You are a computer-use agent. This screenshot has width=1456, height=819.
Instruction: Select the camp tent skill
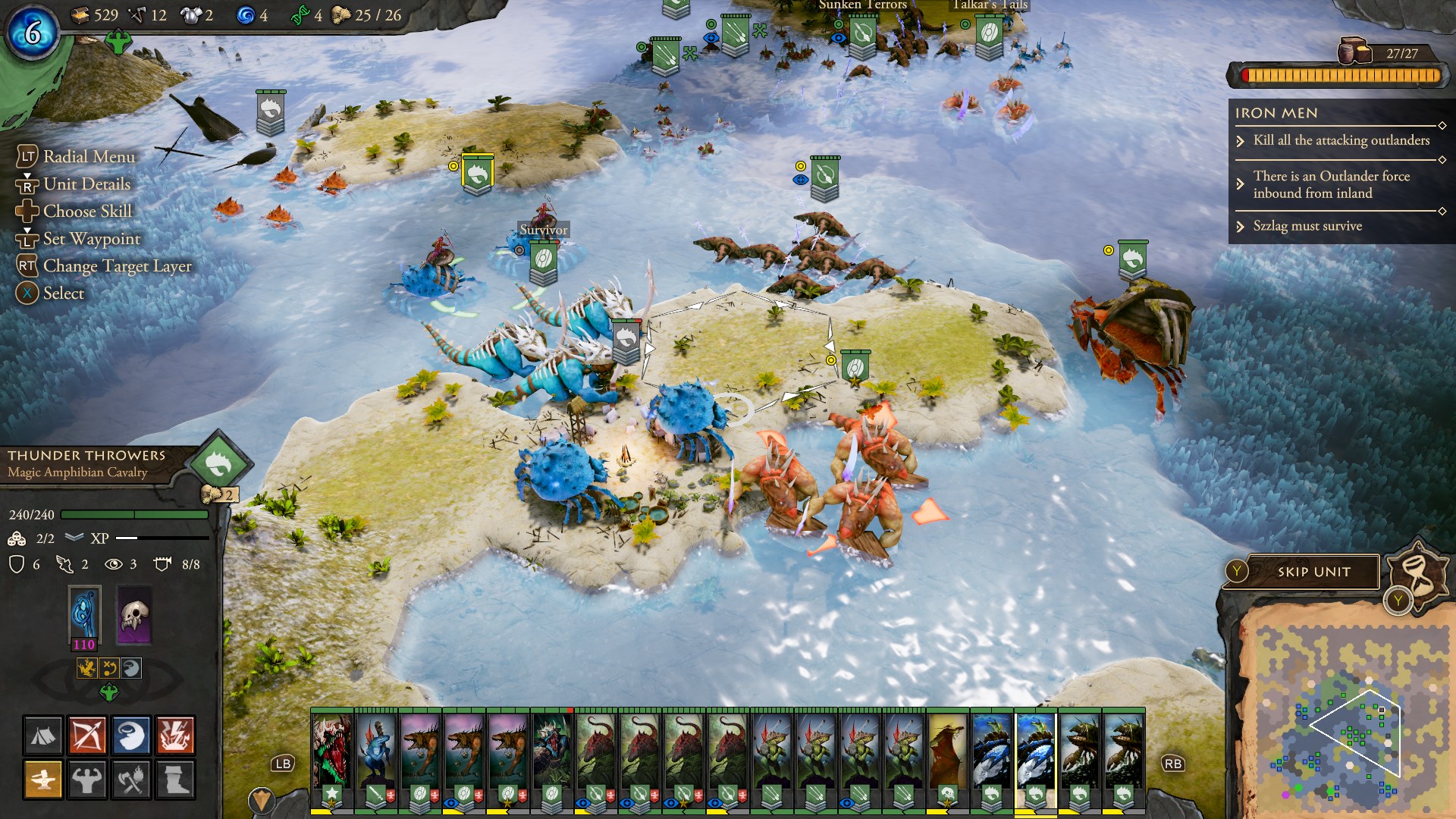pos(43,736)
